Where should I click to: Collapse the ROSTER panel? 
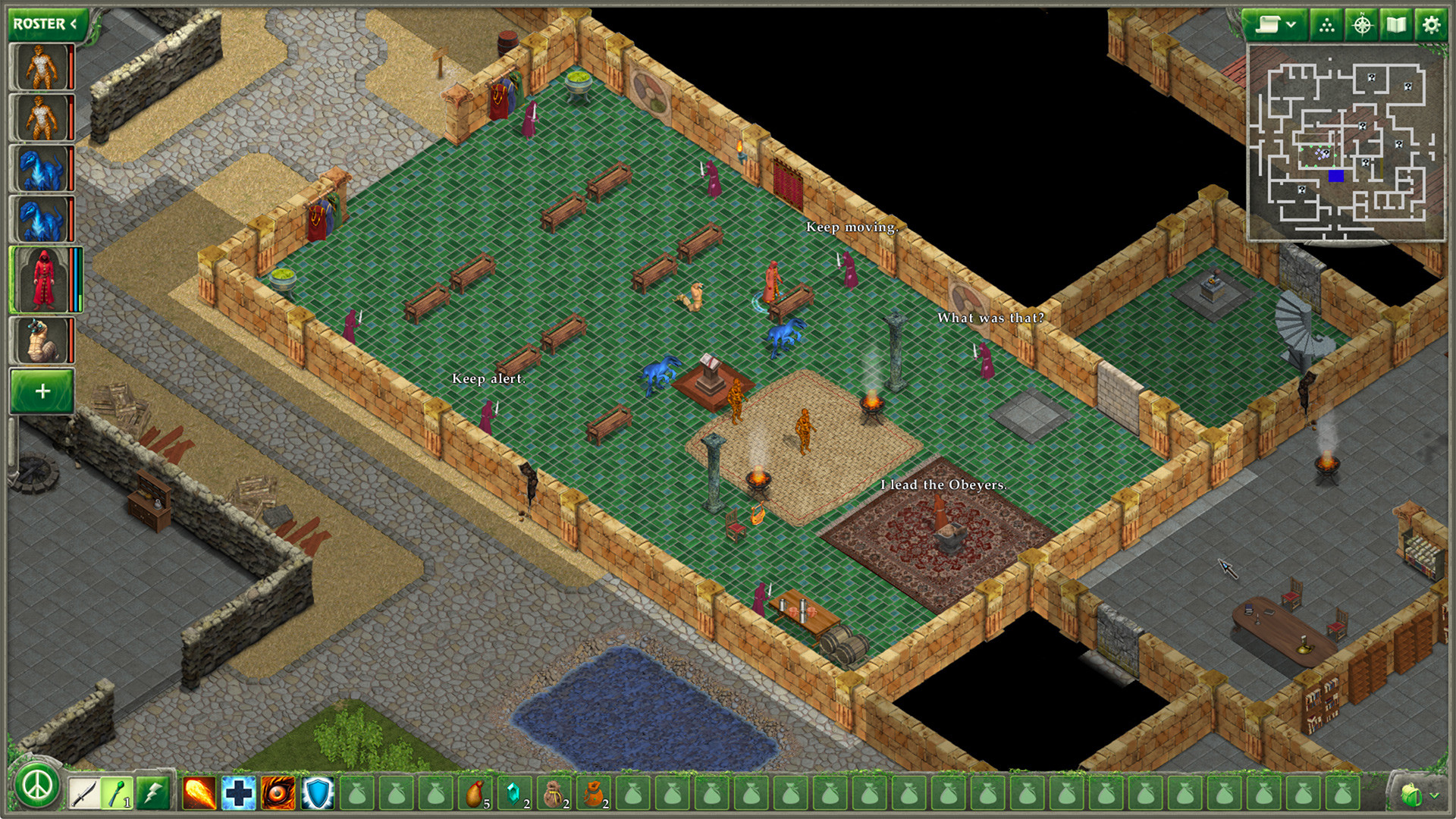coord(71,22)
